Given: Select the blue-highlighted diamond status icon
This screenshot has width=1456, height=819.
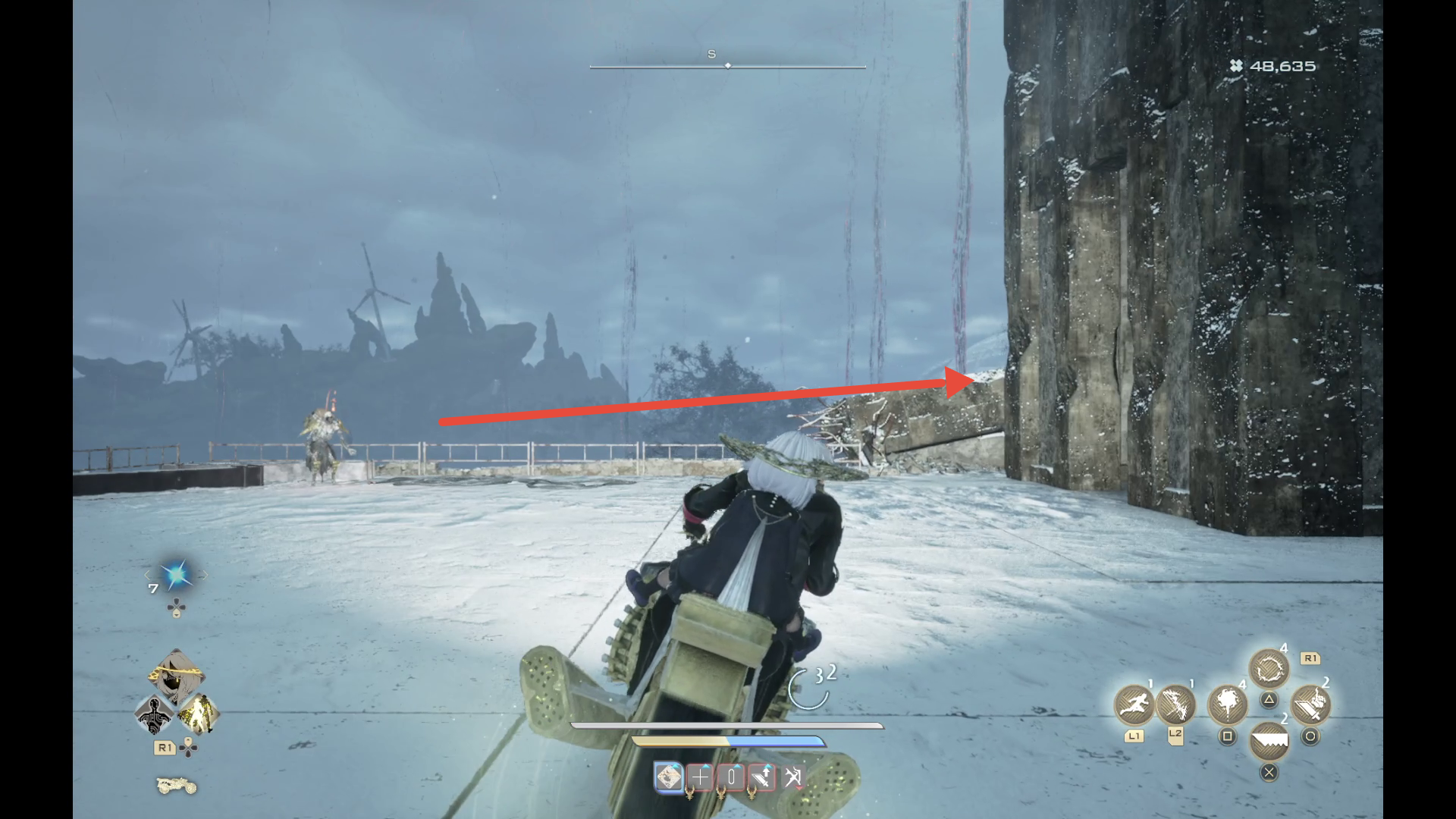Looking at the screenshot, I should pos(668,777).
